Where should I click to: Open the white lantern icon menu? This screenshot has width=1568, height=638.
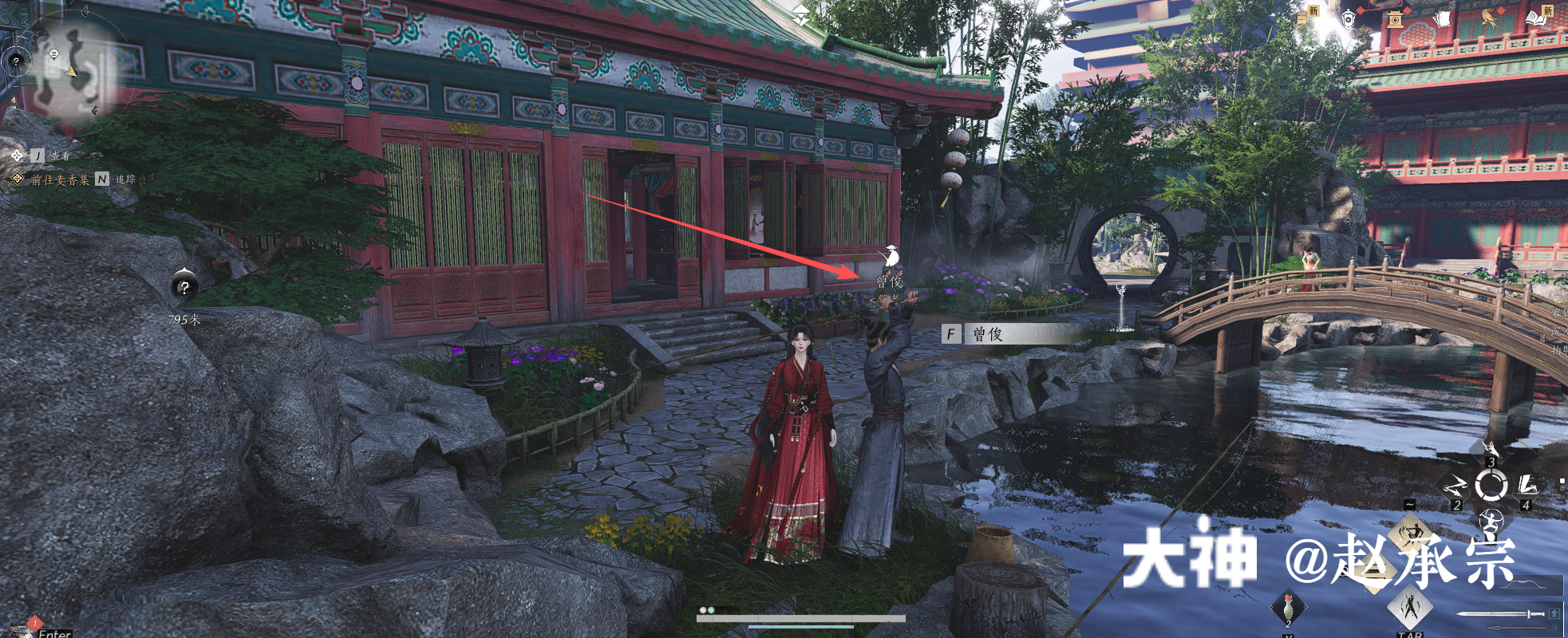coord(1349,19)
